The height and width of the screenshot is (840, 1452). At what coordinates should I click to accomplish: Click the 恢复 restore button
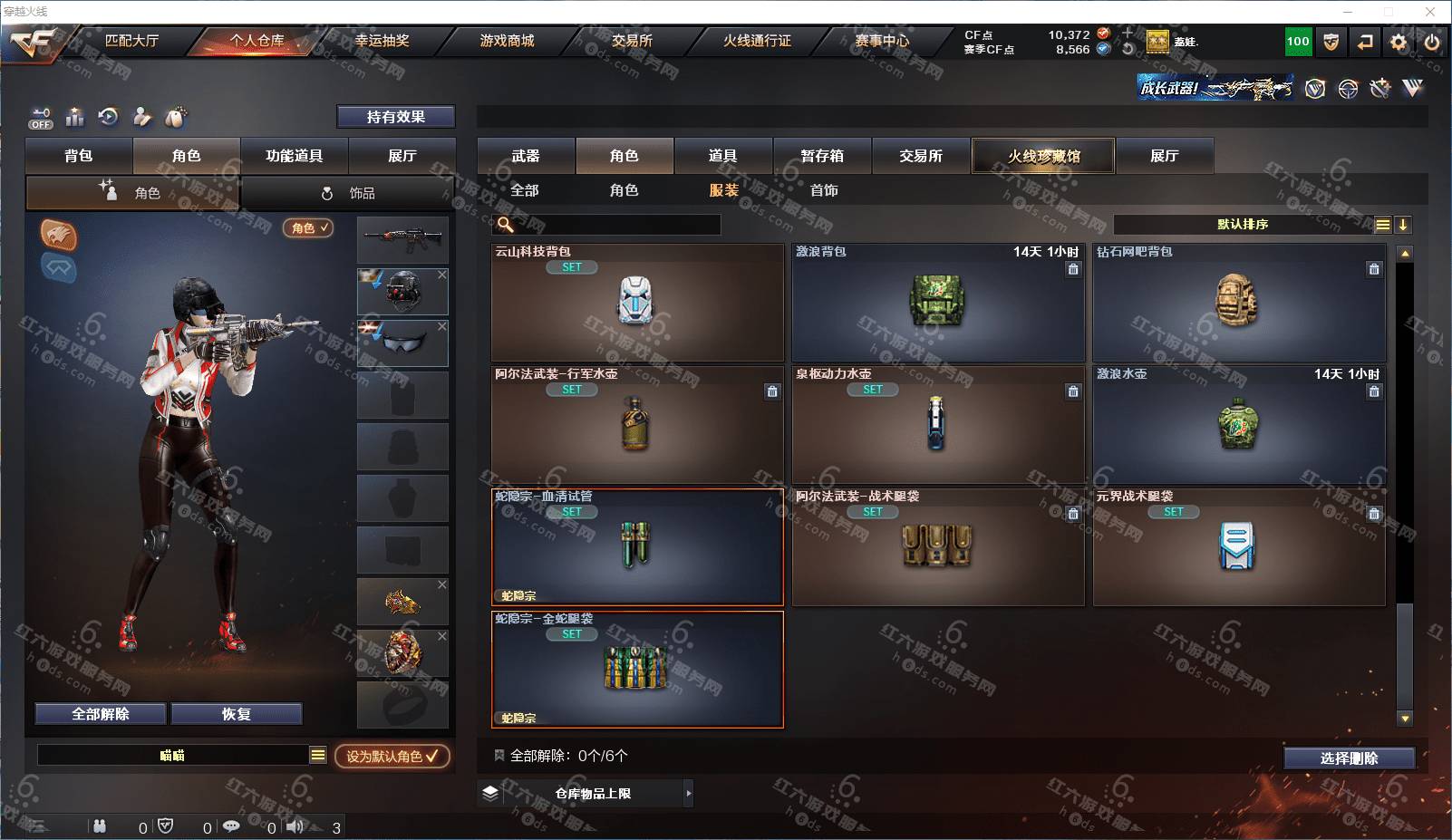[236, 714]
